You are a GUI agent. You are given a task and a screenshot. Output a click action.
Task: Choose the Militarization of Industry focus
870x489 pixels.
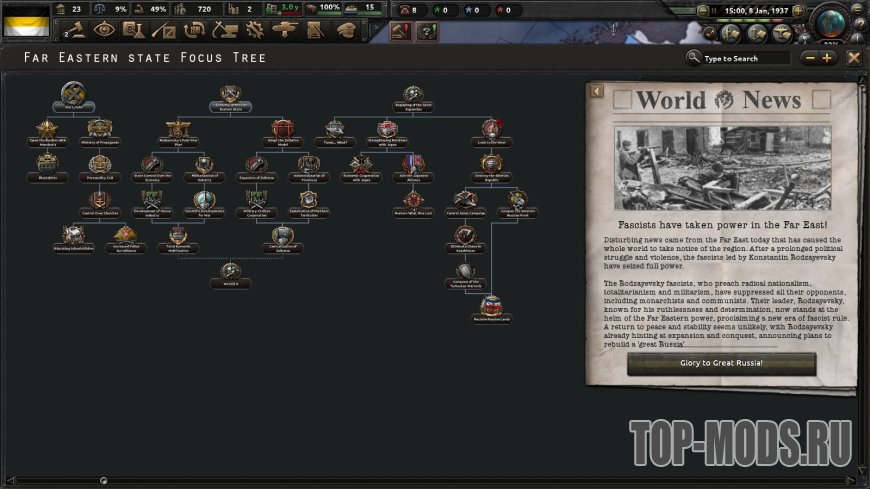coord(204,166)
